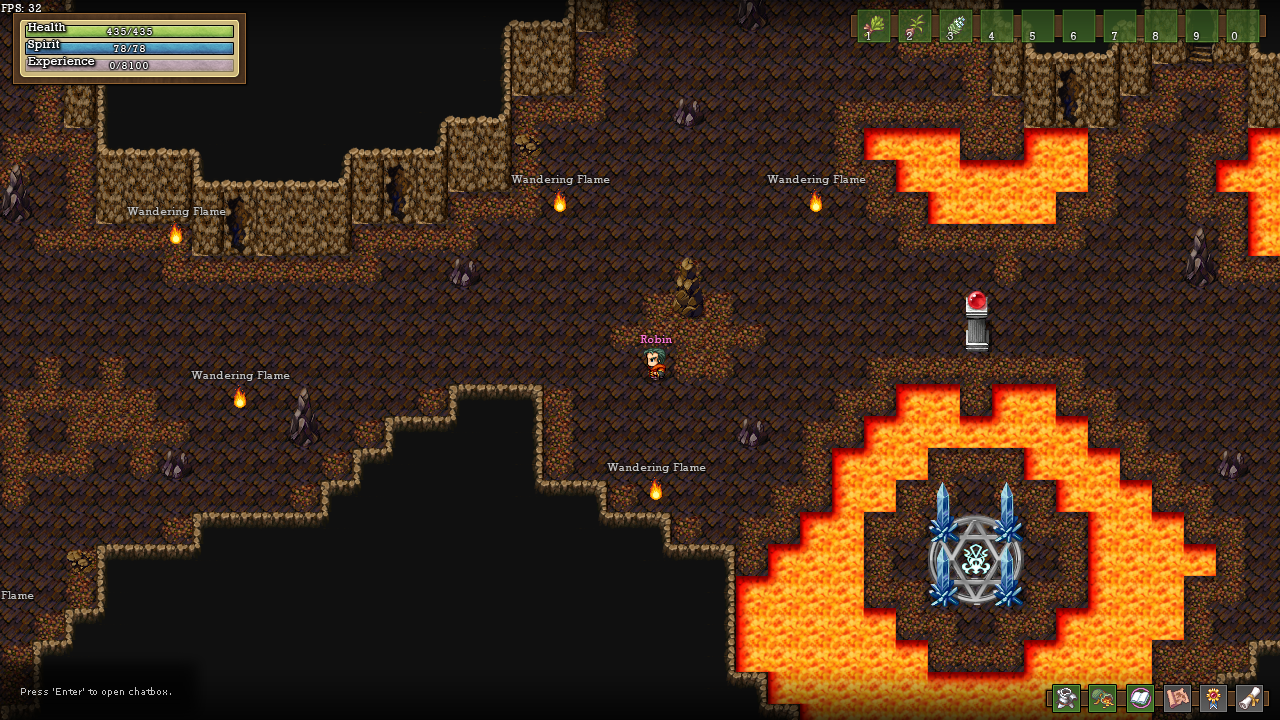The width and height of the screenshot is (1280, 720).
Task: Open the rolled scroll menu
Action: tap(1249, 698)
